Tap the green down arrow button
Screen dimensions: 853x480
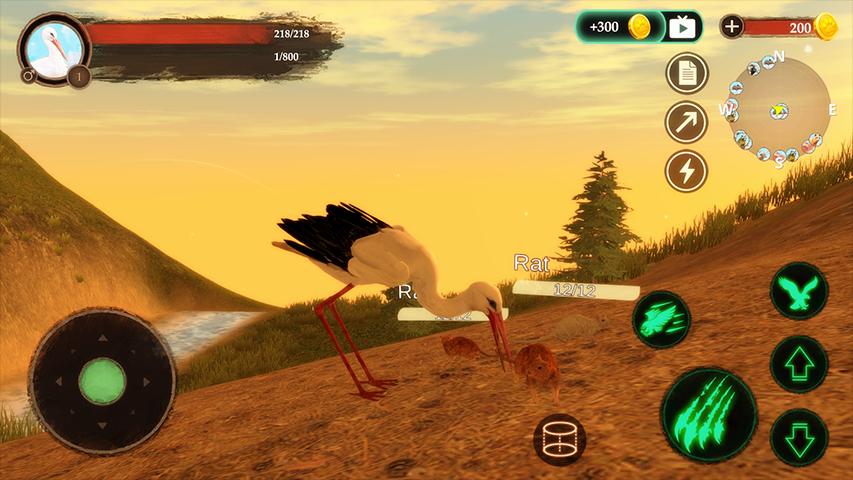click(799, 437)
